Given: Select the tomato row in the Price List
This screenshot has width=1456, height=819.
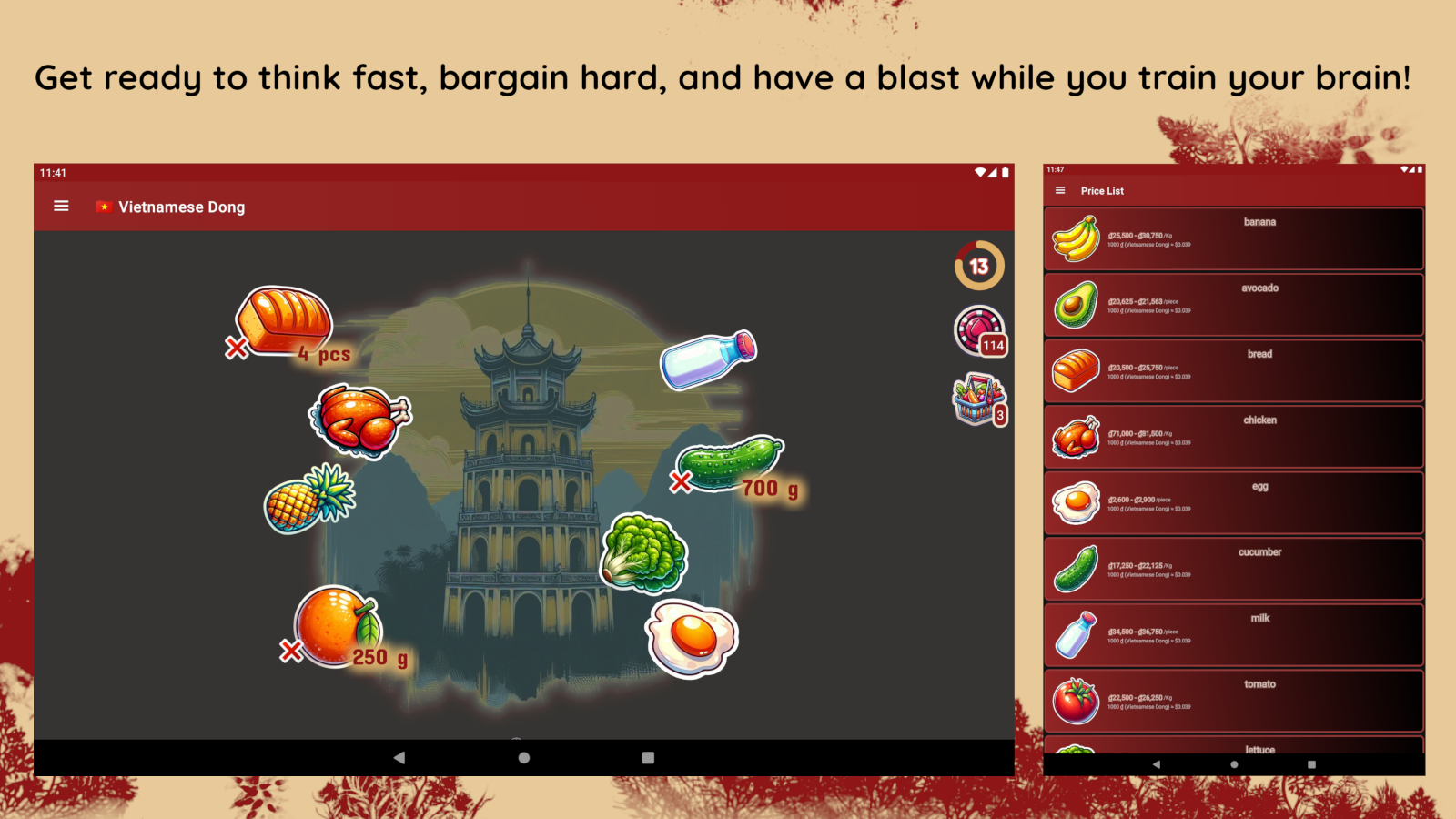Looking at the screenshot, I should point(1233,702).
